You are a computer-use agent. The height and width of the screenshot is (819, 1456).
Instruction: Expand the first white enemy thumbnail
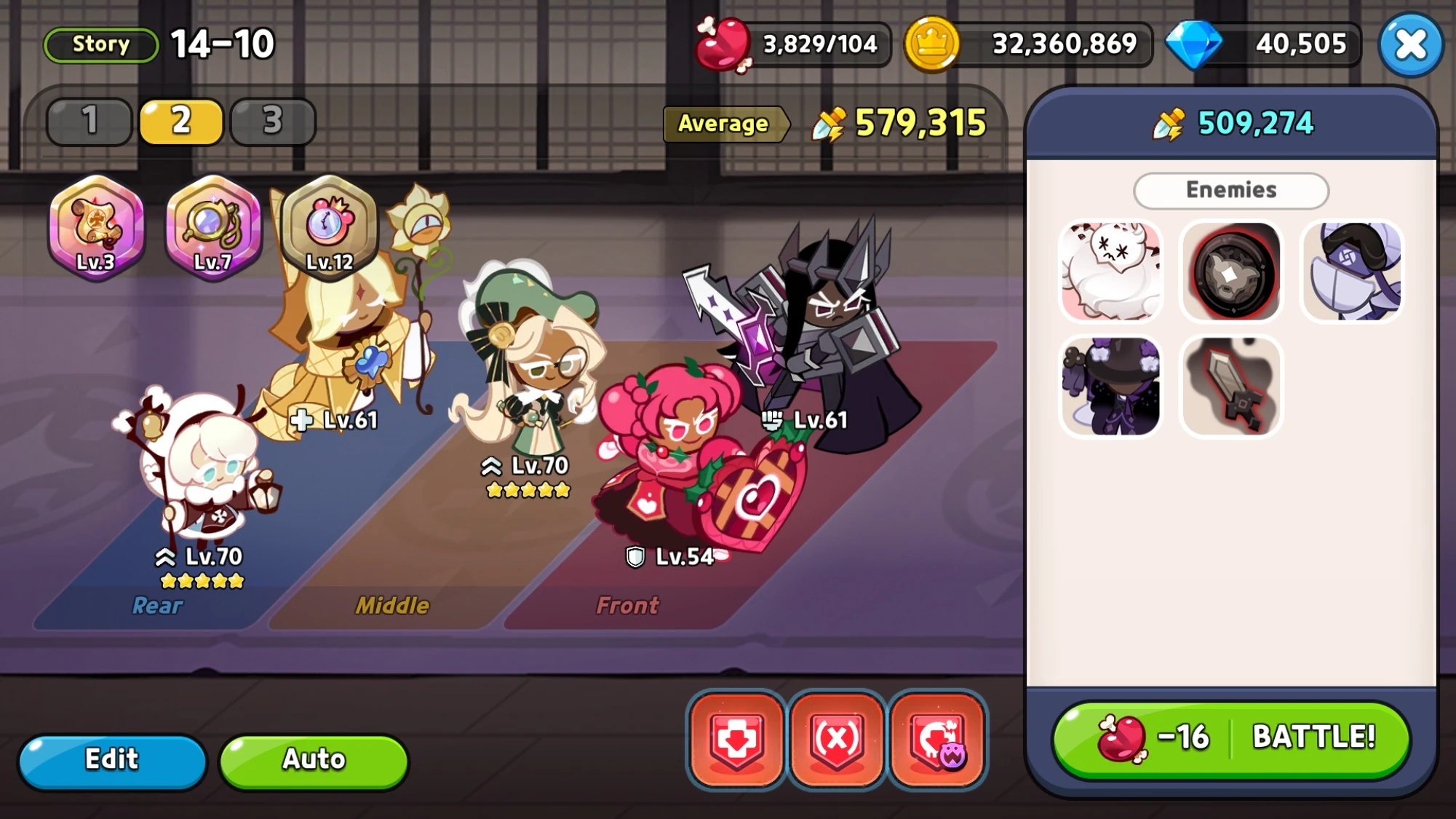pyautogui.click(x=1110, y=272)
